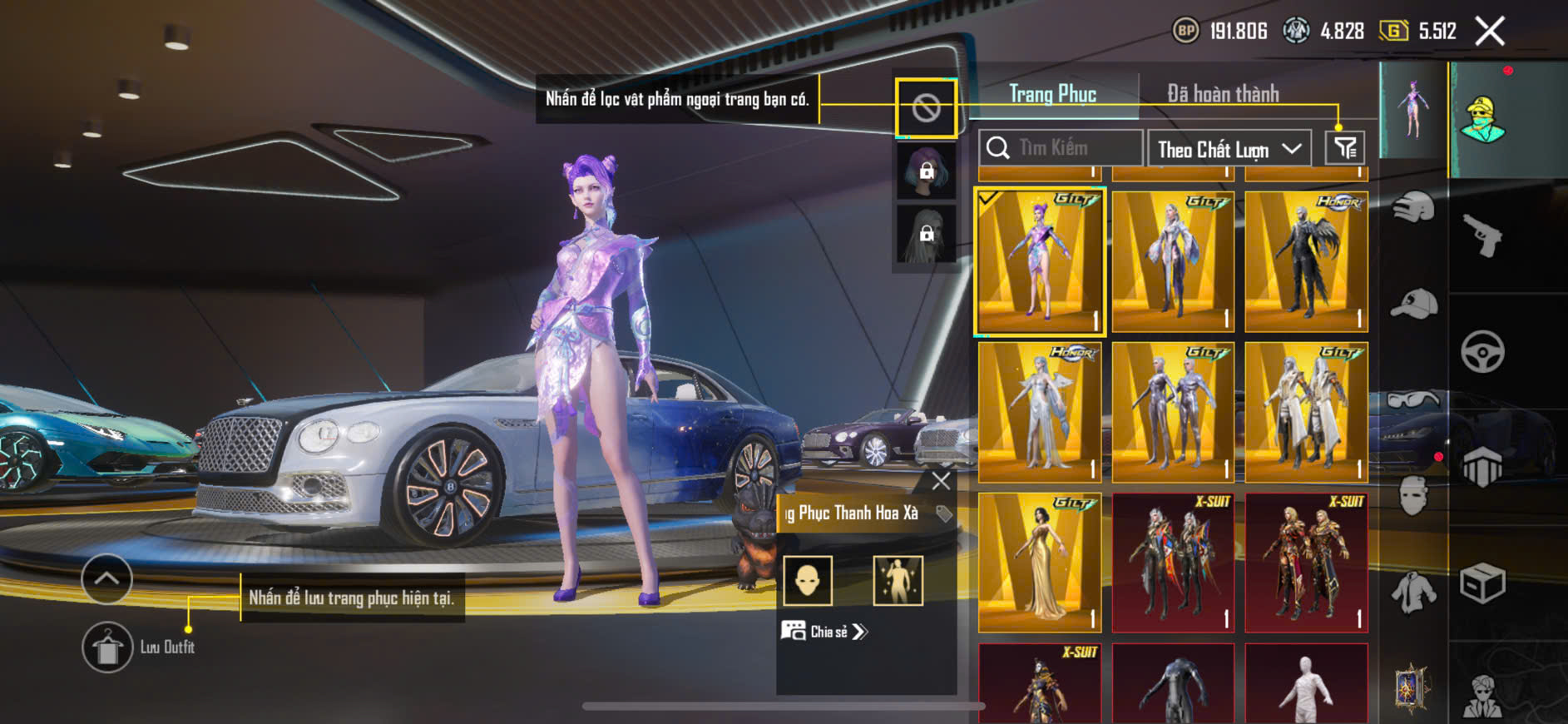Share outfit via Chia sẻ
This screenshot has width=1568, height=724.
click(x=824, y=632)
